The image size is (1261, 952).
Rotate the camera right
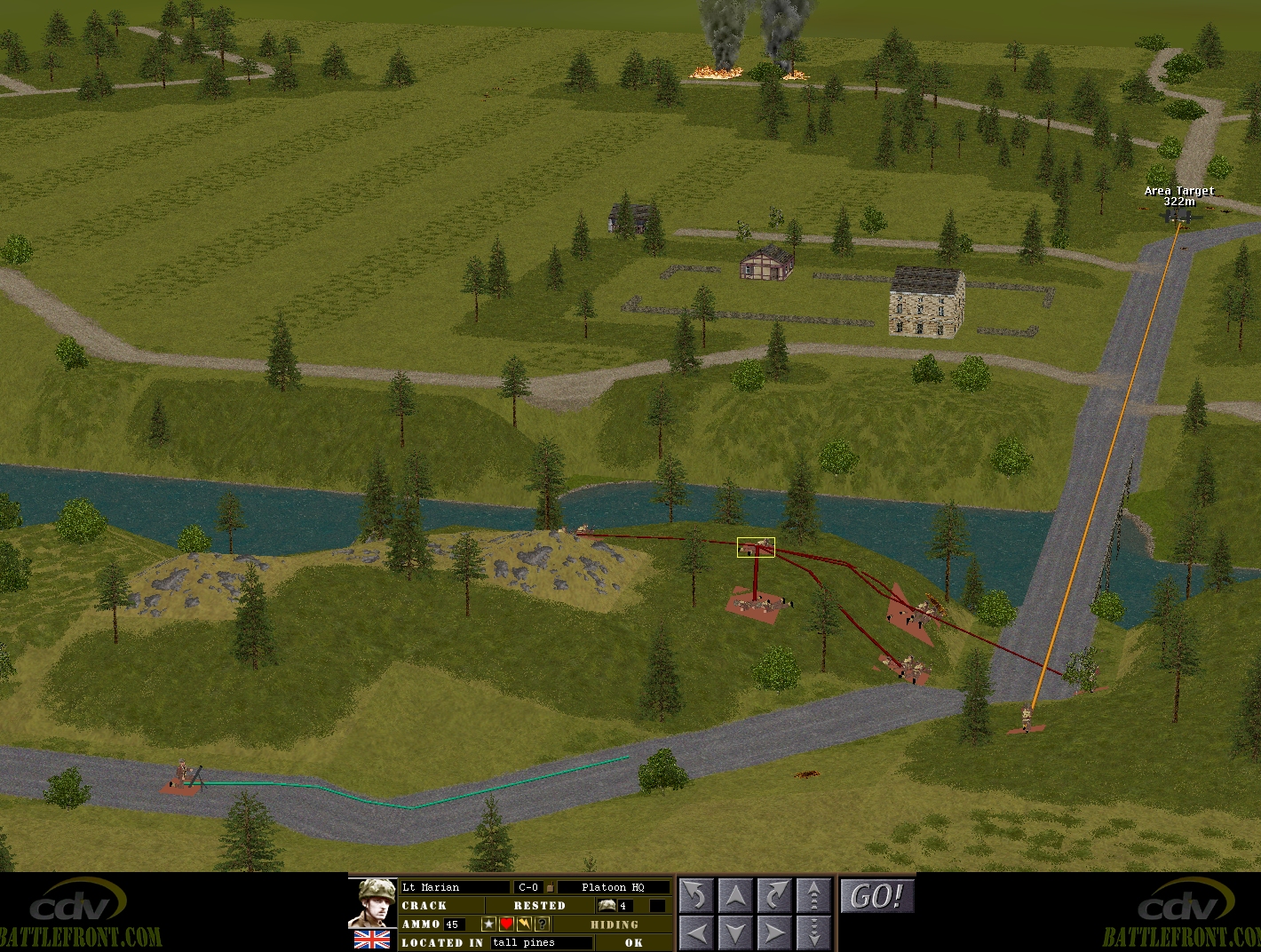click(x=774, y=896)
